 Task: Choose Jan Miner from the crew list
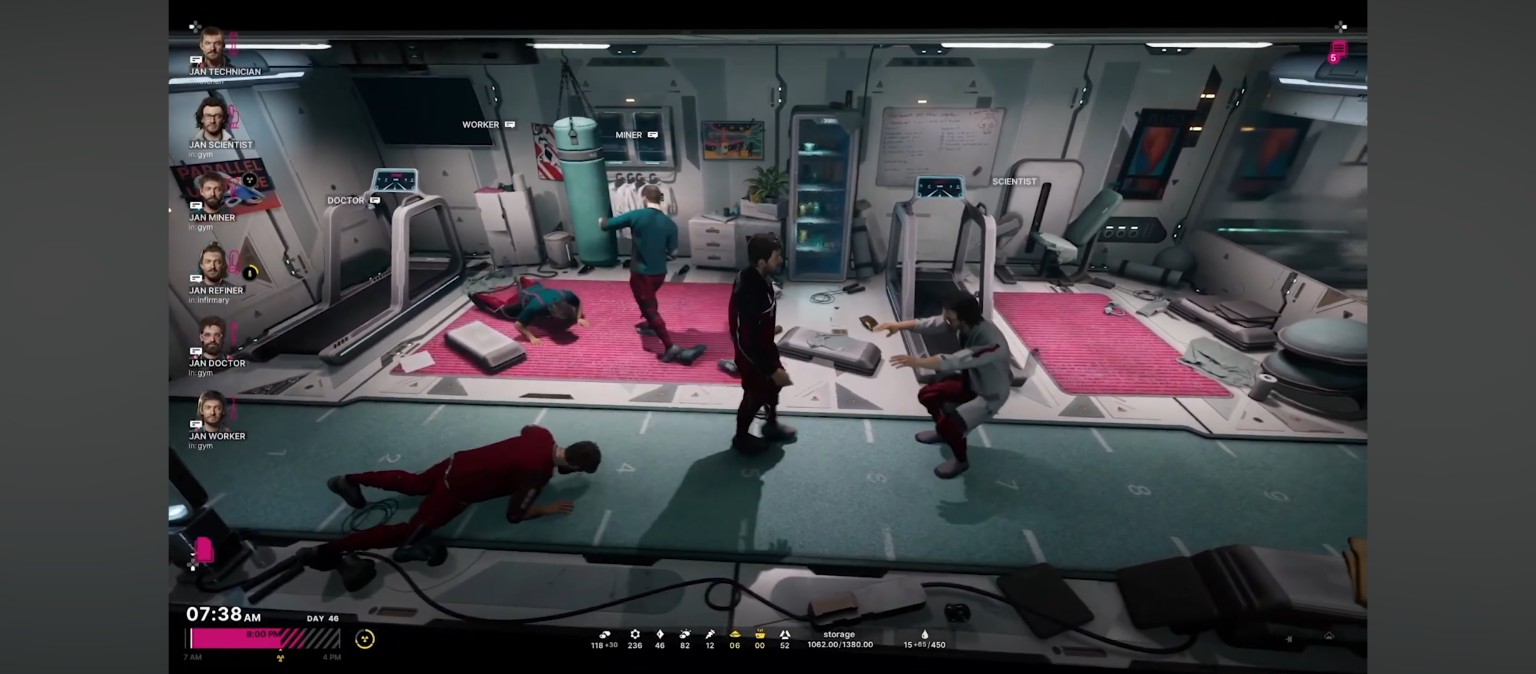tap(212, 192)
